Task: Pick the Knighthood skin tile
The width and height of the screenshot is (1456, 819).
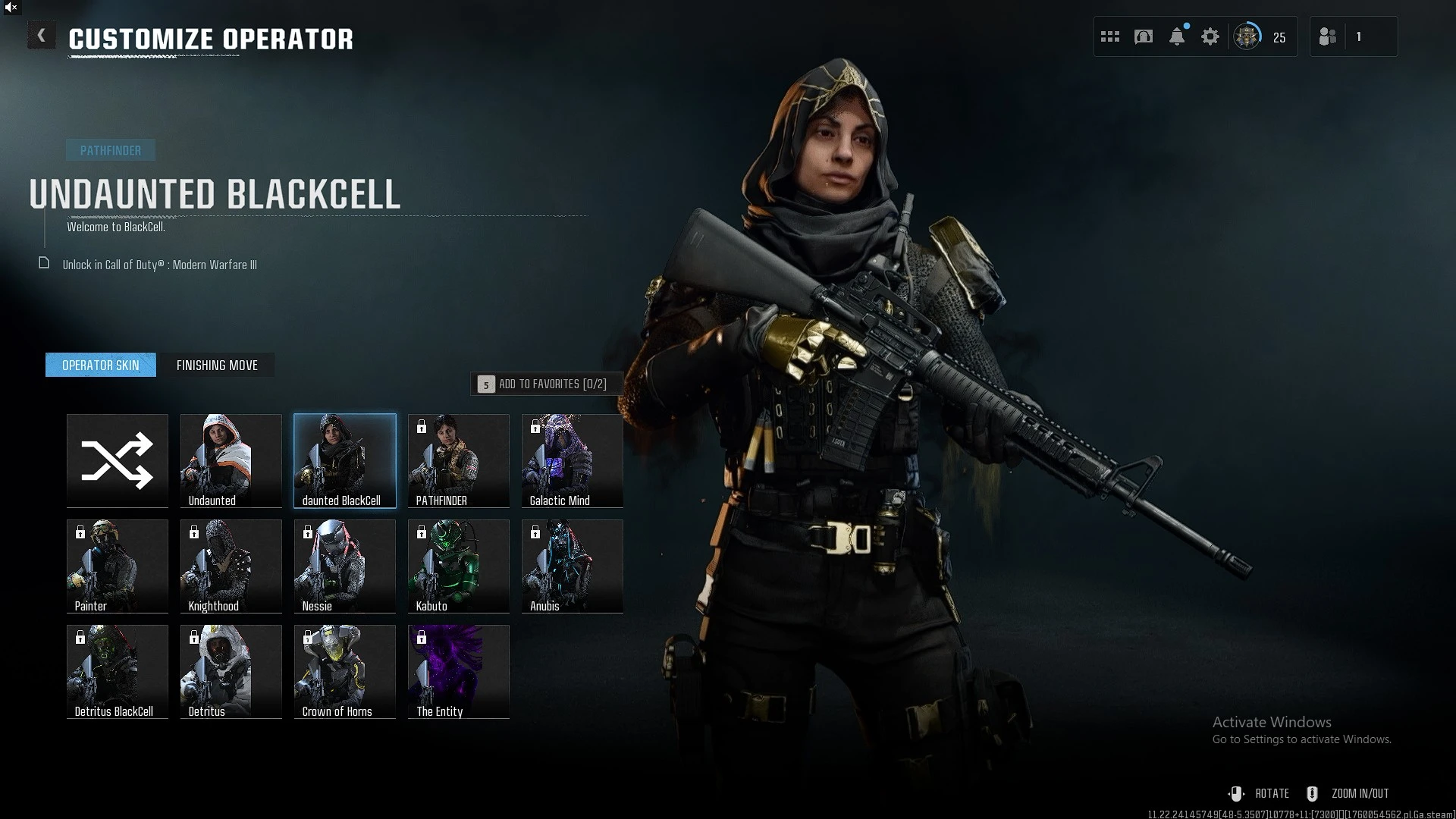Action: click(231, 566)
